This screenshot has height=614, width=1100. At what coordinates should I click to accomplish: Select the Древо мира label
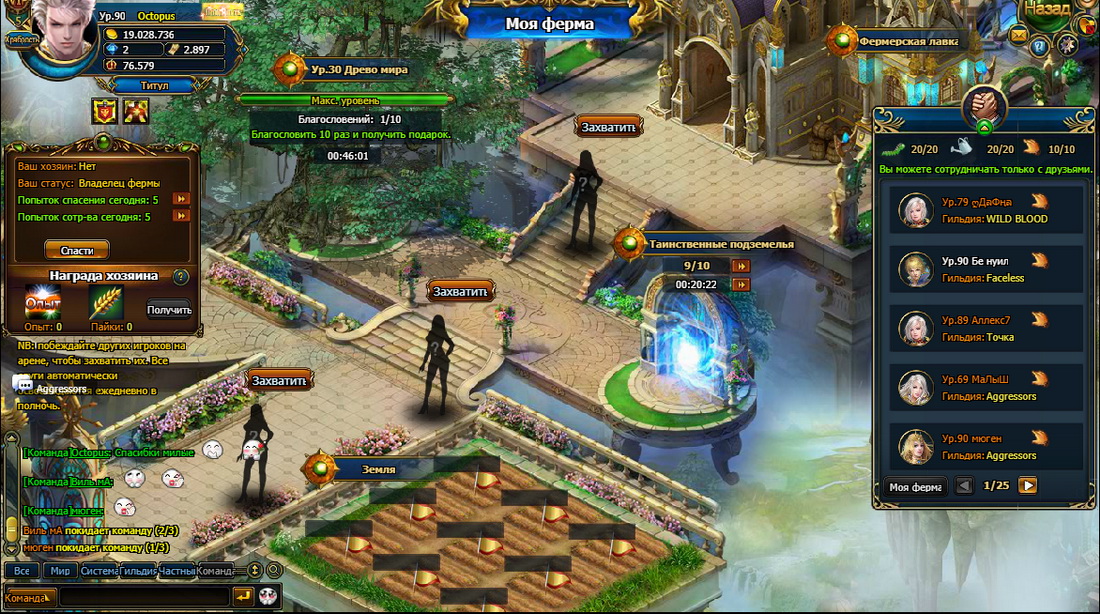click(358, 70)
